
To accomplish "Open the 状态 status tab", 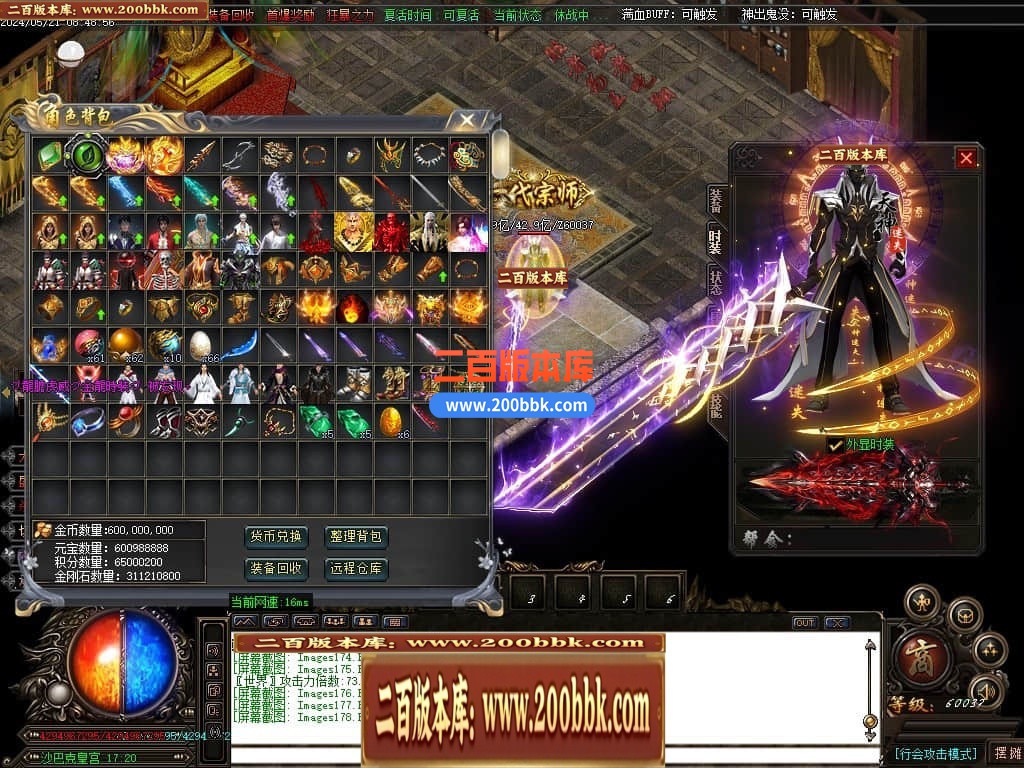I will coord(716,280).
